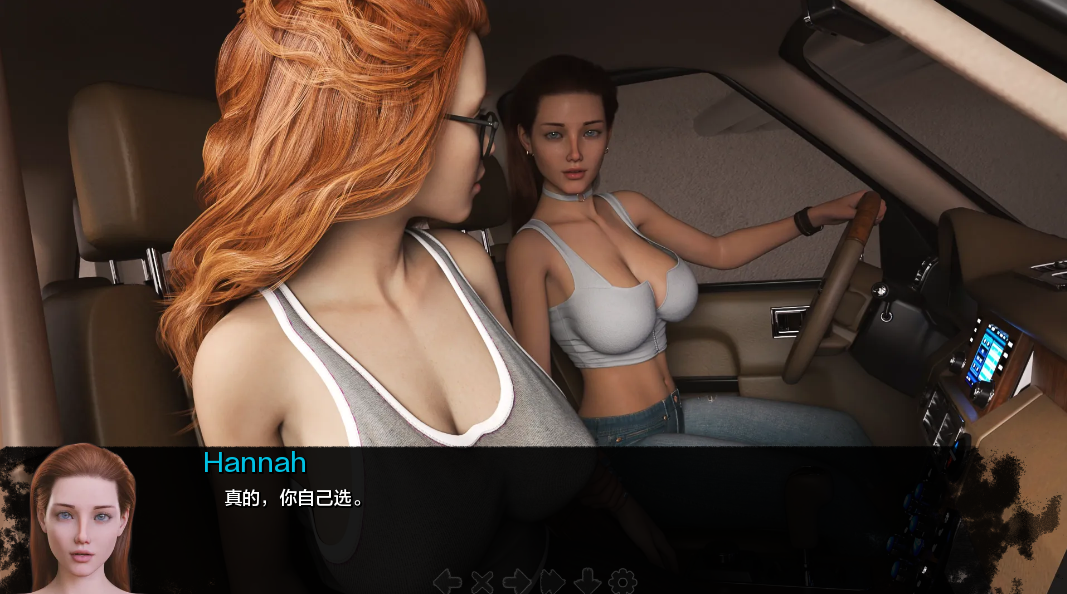Open settings with the gear icon
This screenshot has width=1067, height=594.
(x=622, y=580)
